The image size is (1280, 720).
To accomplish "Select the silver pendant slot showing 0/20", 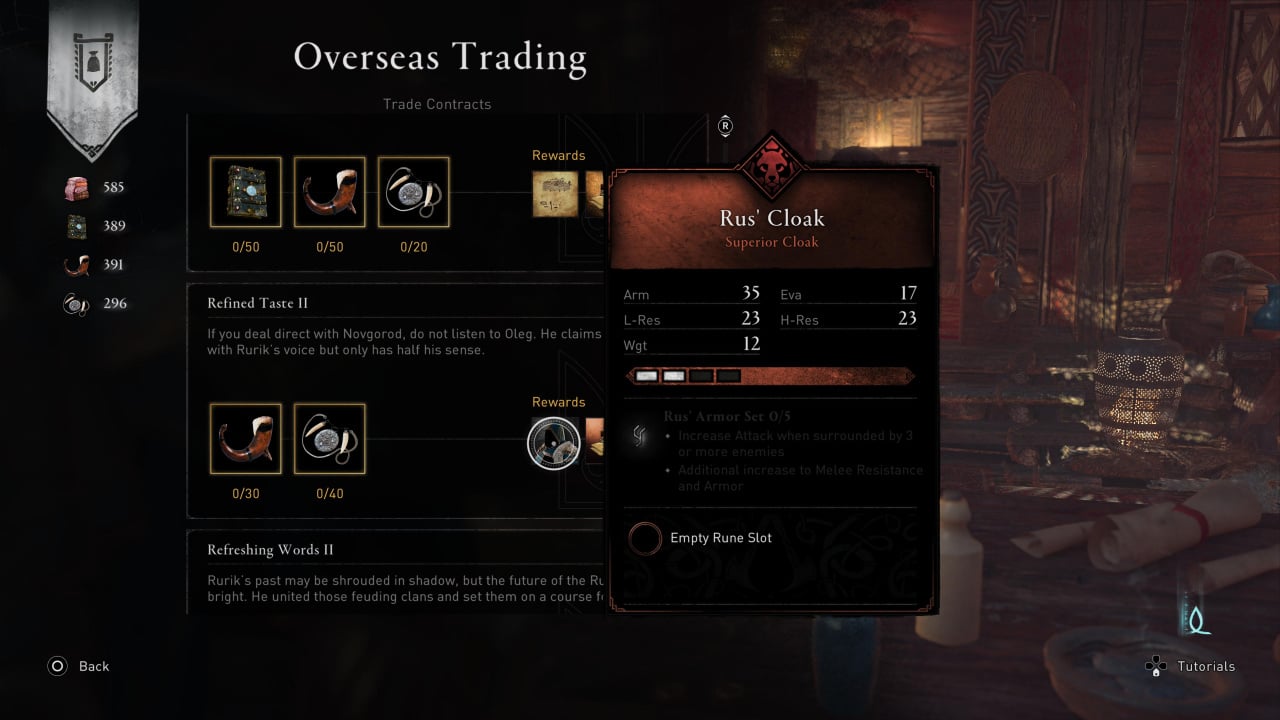I will 414,192.
